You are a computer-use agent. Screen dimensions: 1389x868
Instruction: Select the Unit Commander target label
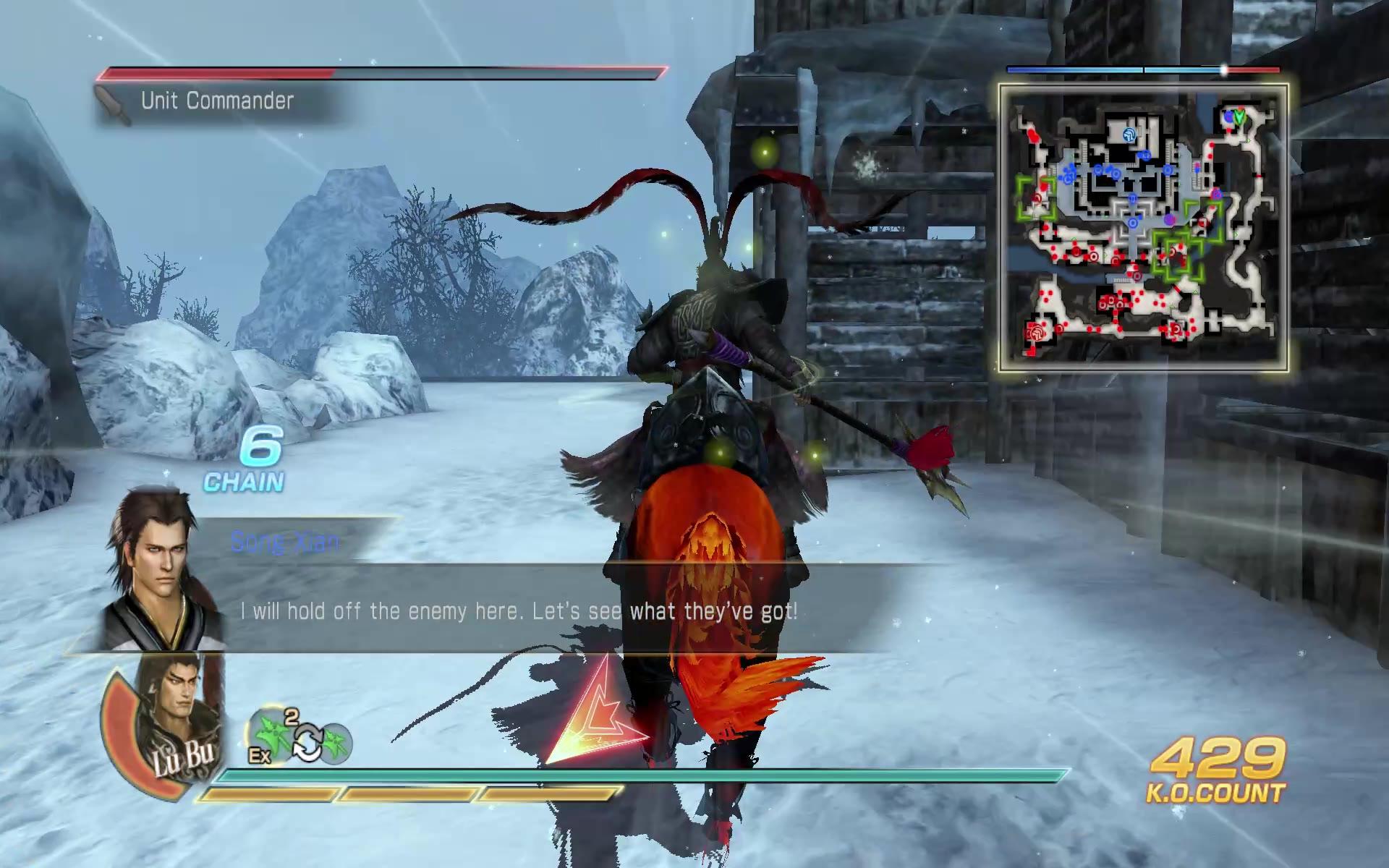[x=217, y=101]
